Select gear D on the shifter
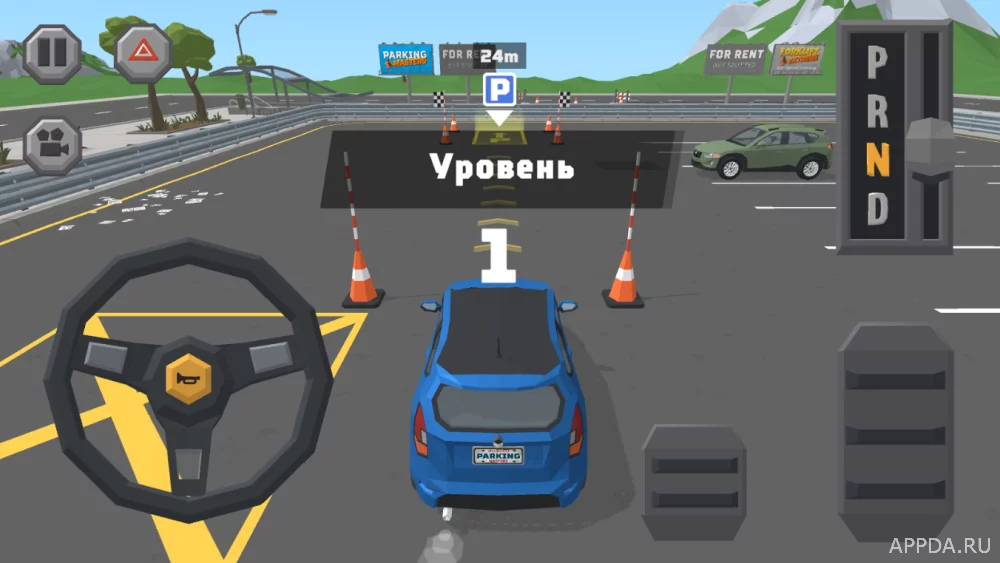The width and height of the screenshot is (1000, 563). pos(877,210)
